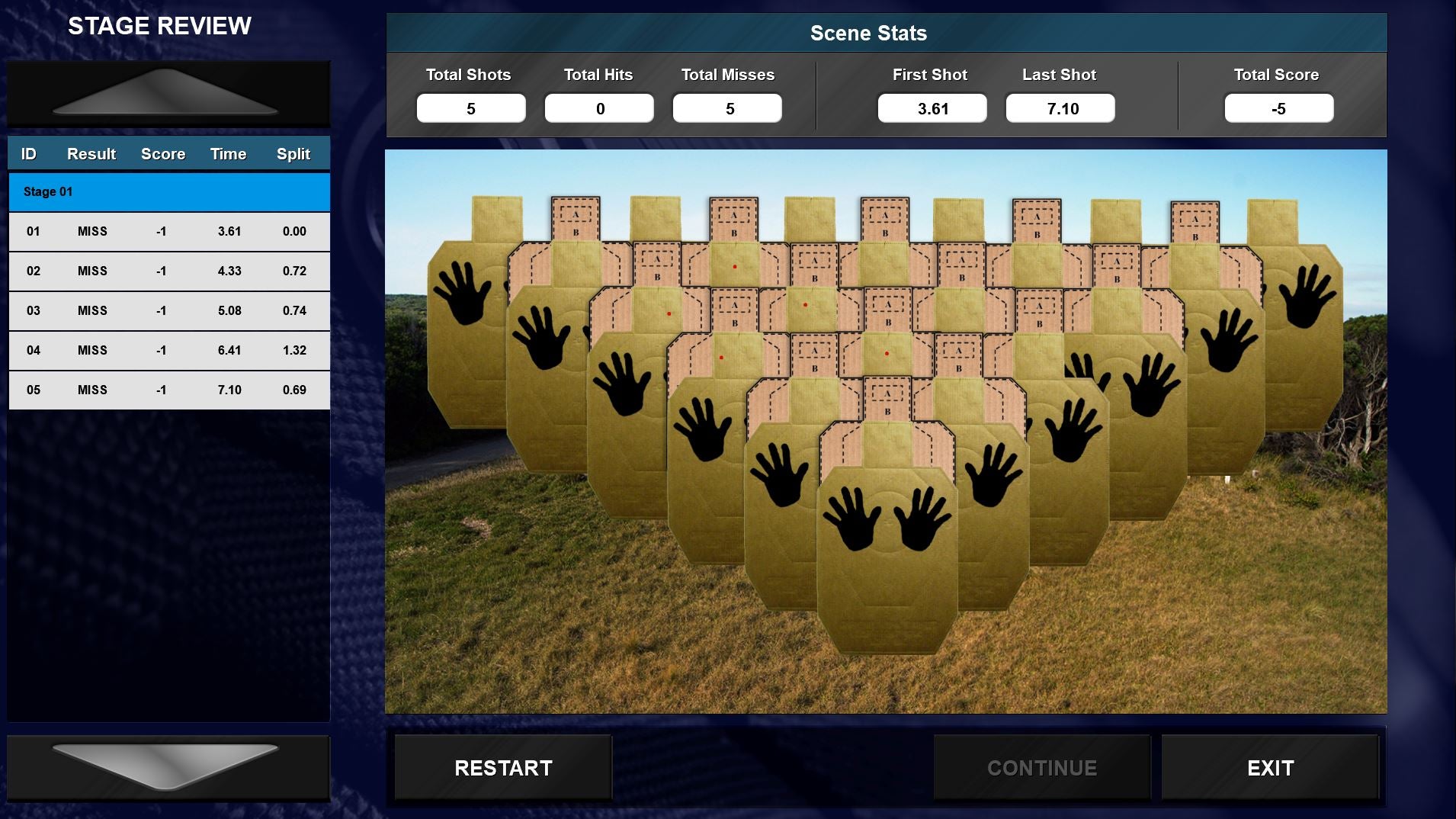Choose shot 02 row at 4.33

pyautogui.click(x=168, y=271)
